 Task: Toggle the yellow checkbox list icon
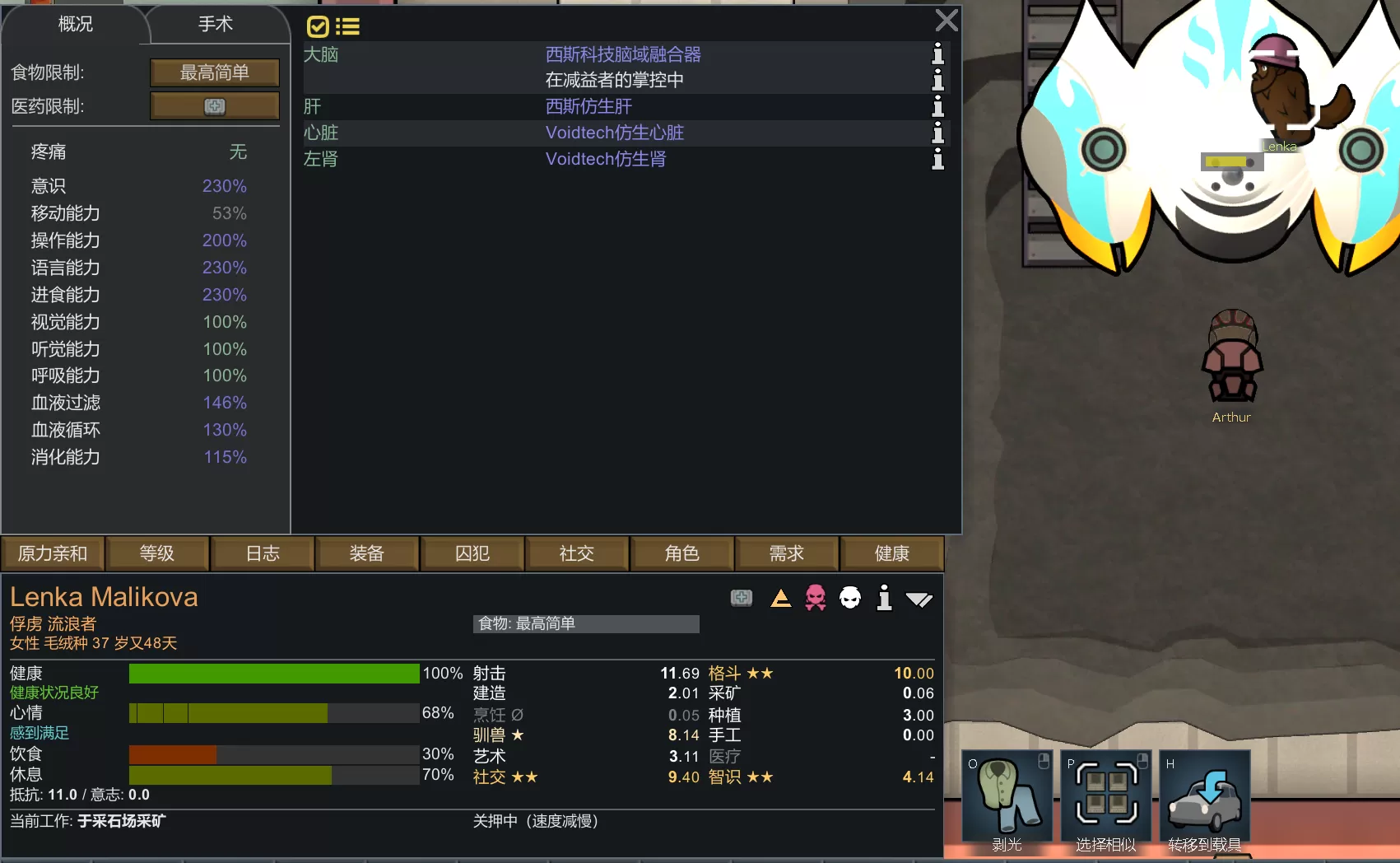(x=333, y=27)
